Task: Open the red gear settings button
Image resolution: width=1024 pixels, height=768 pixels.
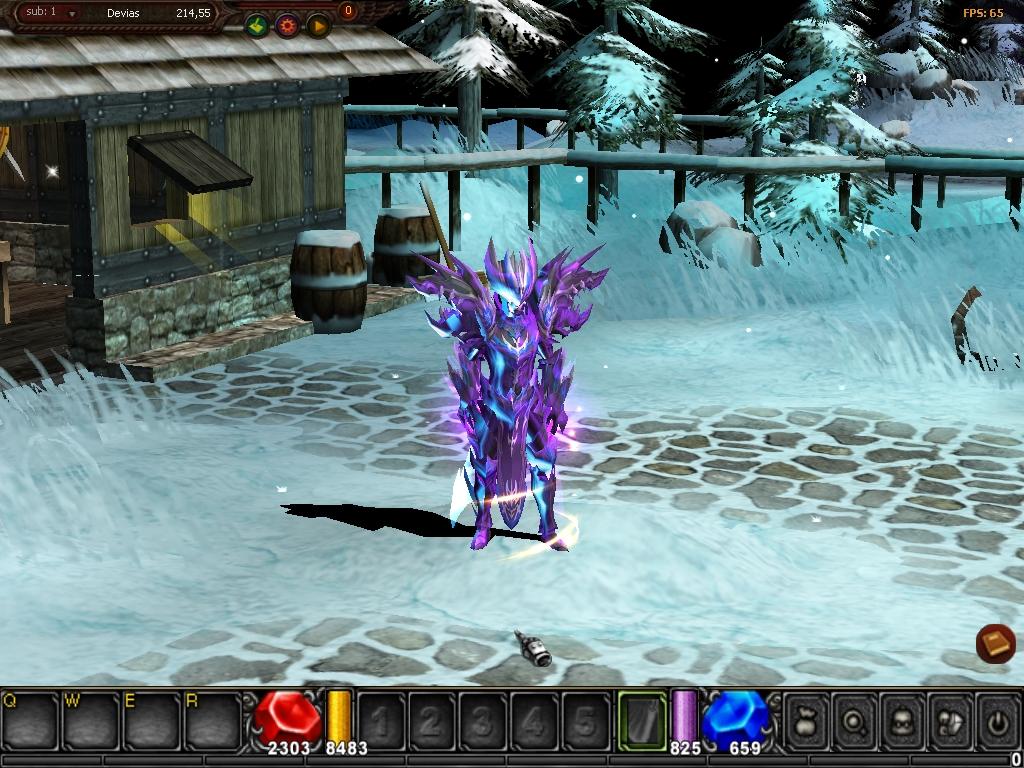Action: point(288,25)
